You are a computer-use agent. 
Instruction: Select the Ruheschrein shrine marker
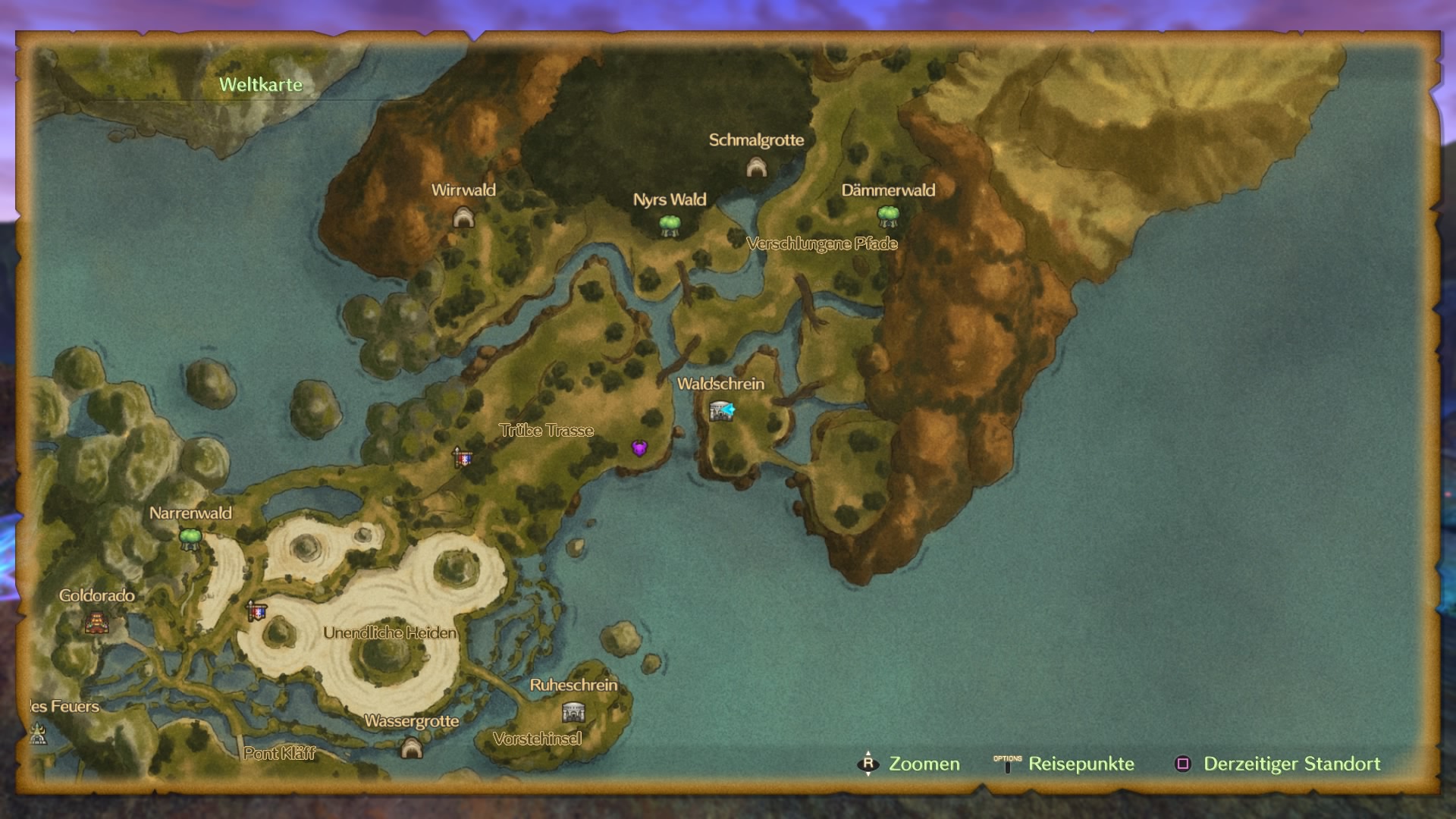(x=573, y=712)
